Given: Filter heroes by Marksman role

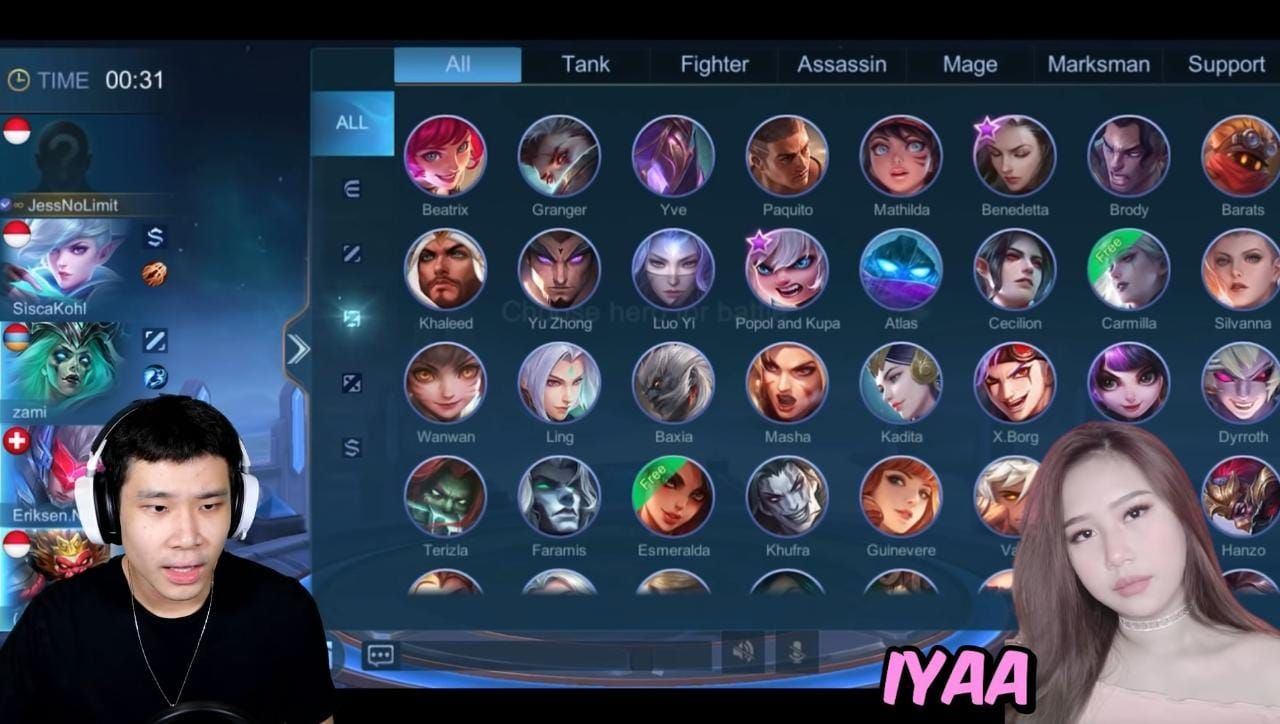Looking at the screenshot, I should pos(1098,65).
